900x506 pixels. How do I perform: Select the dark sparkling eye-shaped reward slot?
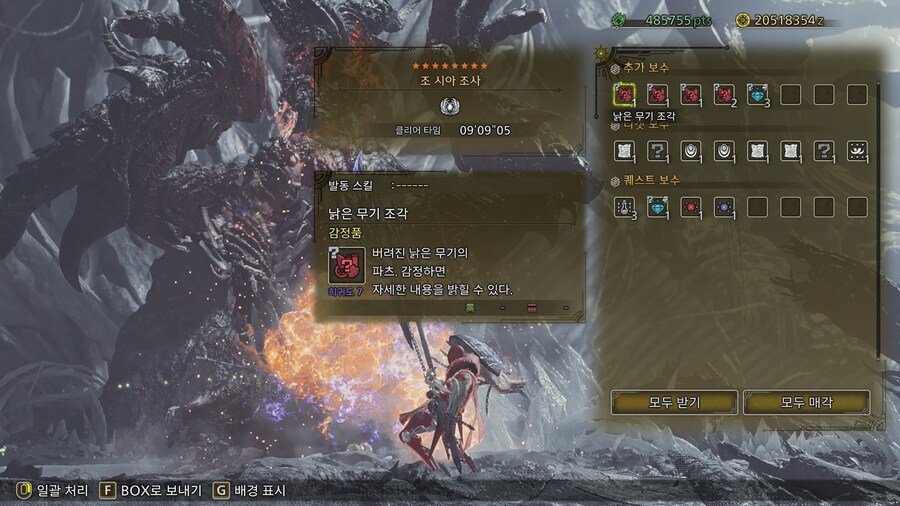[857, 151]
